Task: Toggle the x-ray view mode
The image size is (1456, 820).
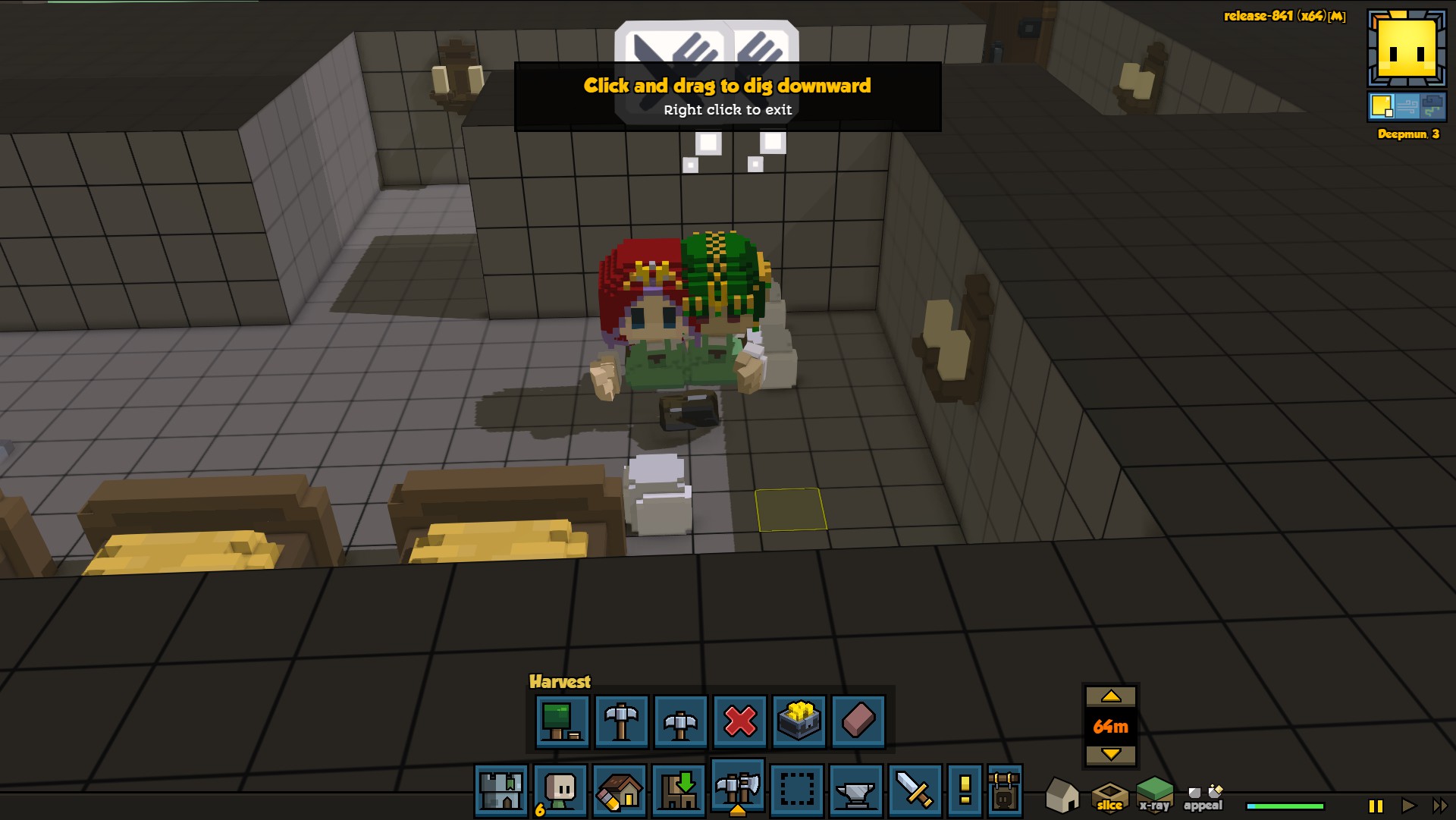Action: 1154,795
